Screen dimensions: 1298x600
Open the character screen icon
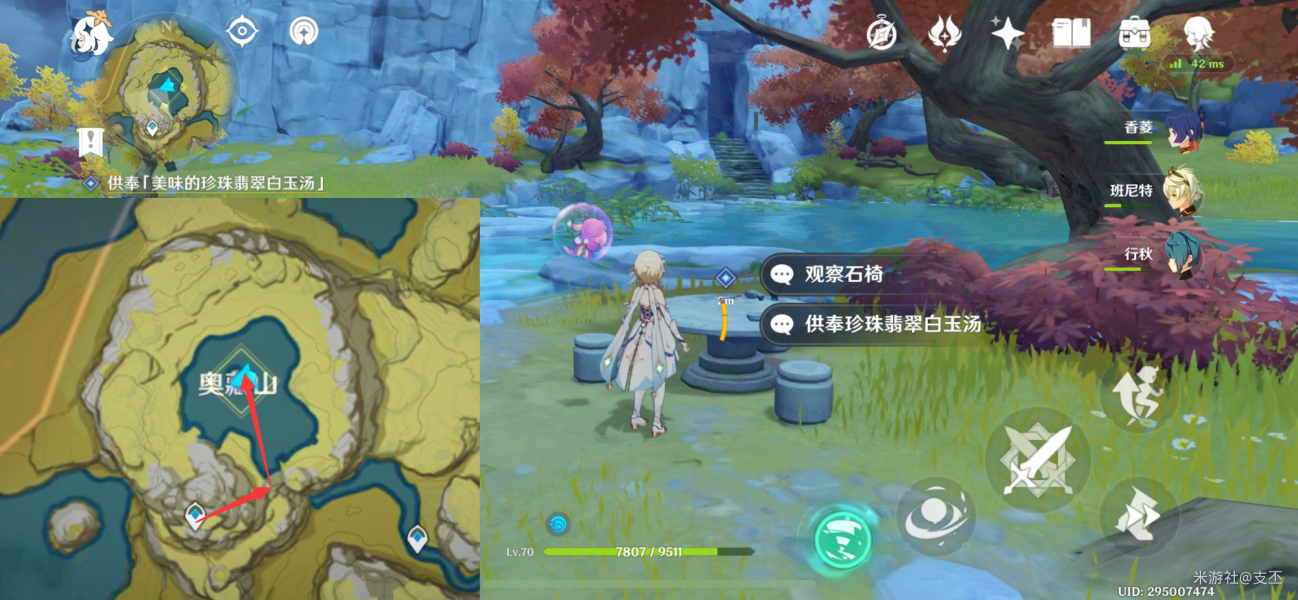(x=1197, y=34)
